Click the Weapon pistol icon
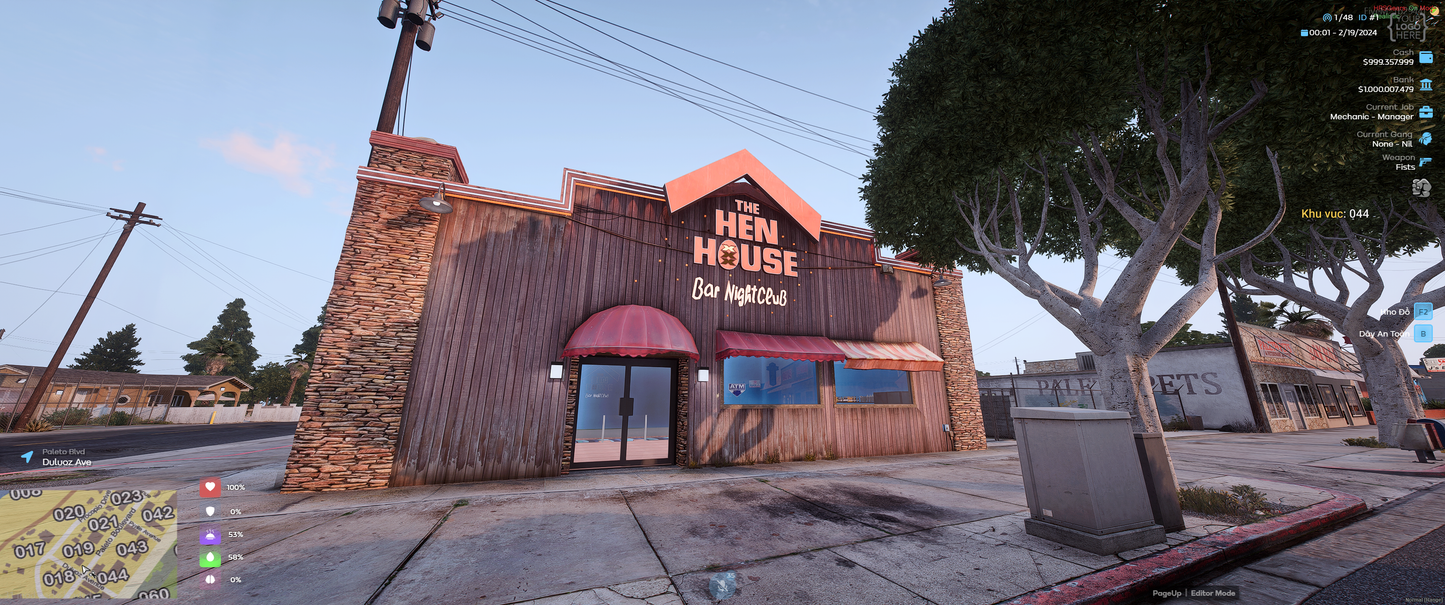This screenshot has height=605, width=1445. pos(1425,161)
